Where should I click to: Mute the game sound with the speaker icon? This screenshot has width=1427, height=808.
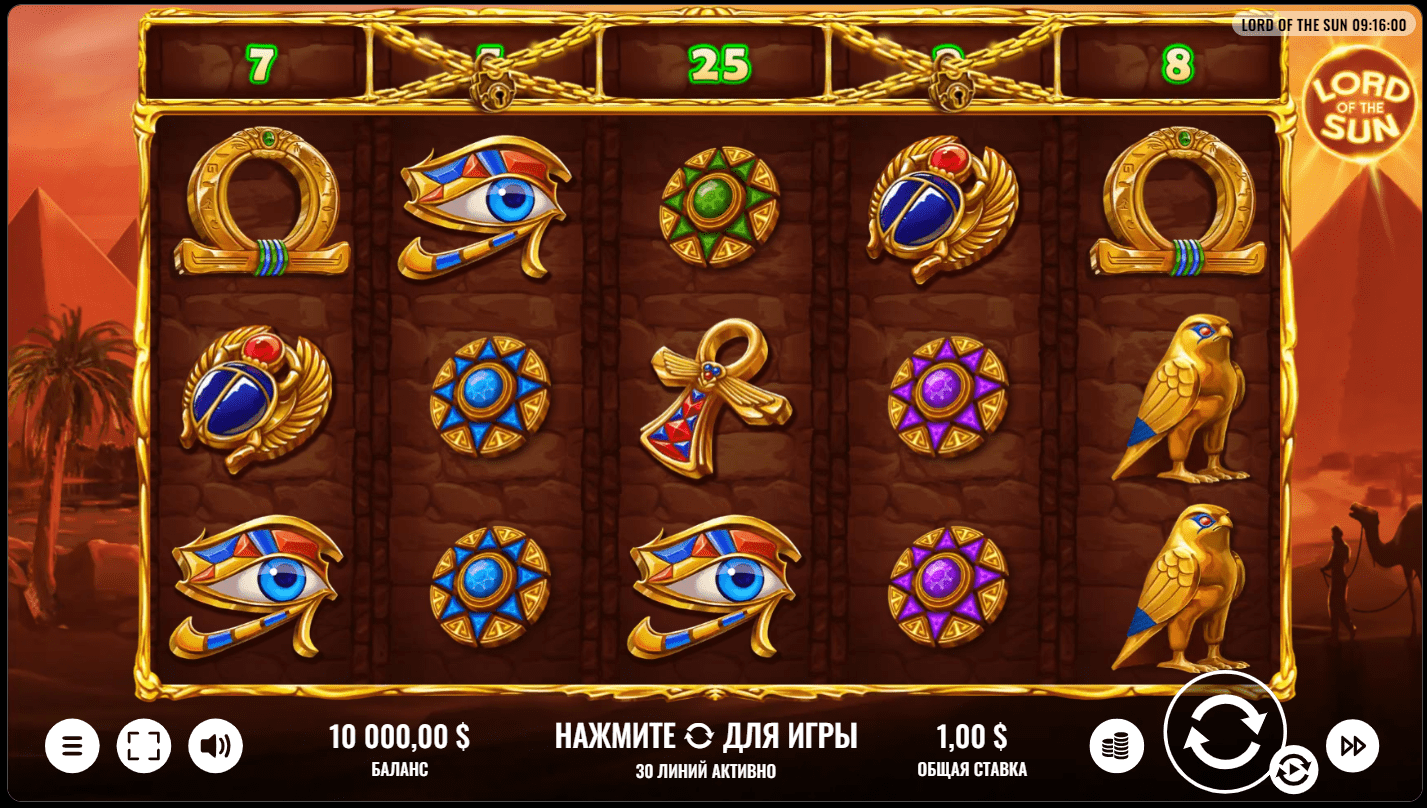pos(216,745)
